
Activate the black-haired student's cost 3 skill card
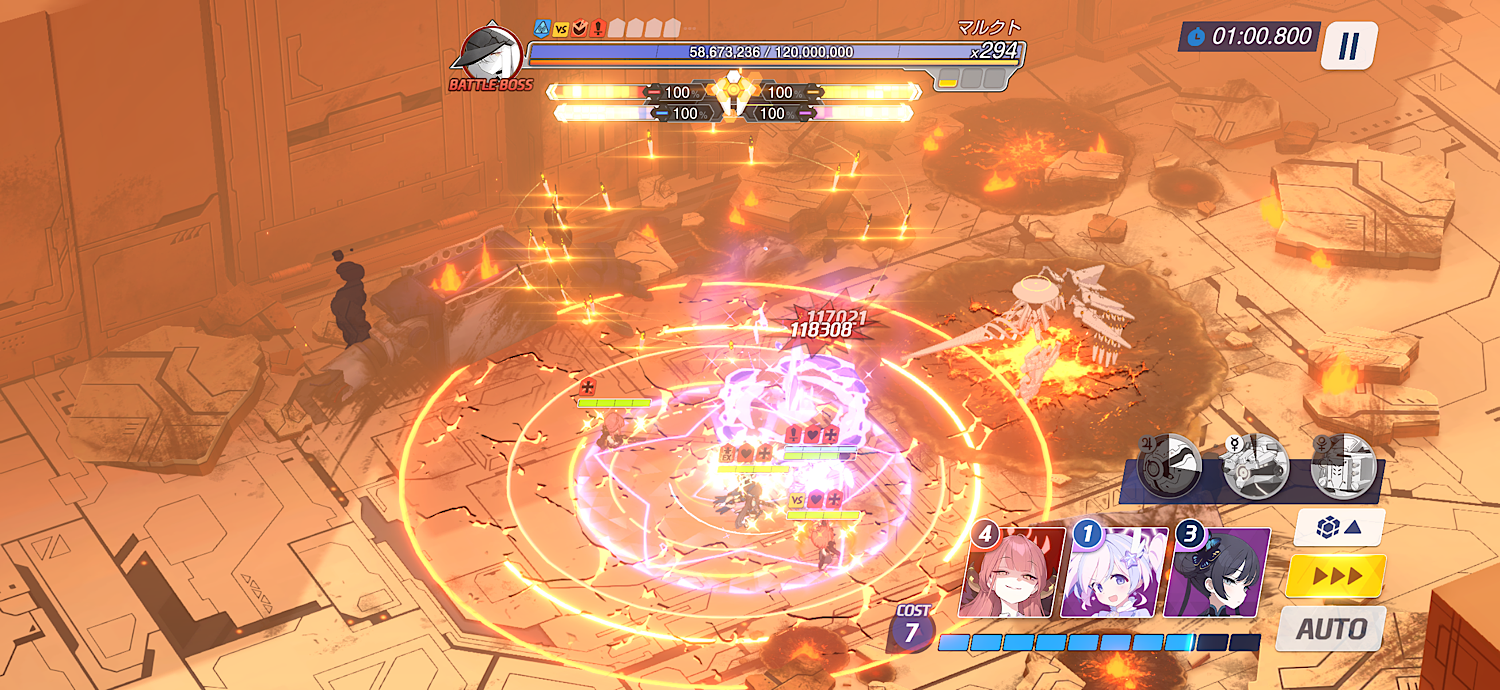click(x=1217, y=572)
